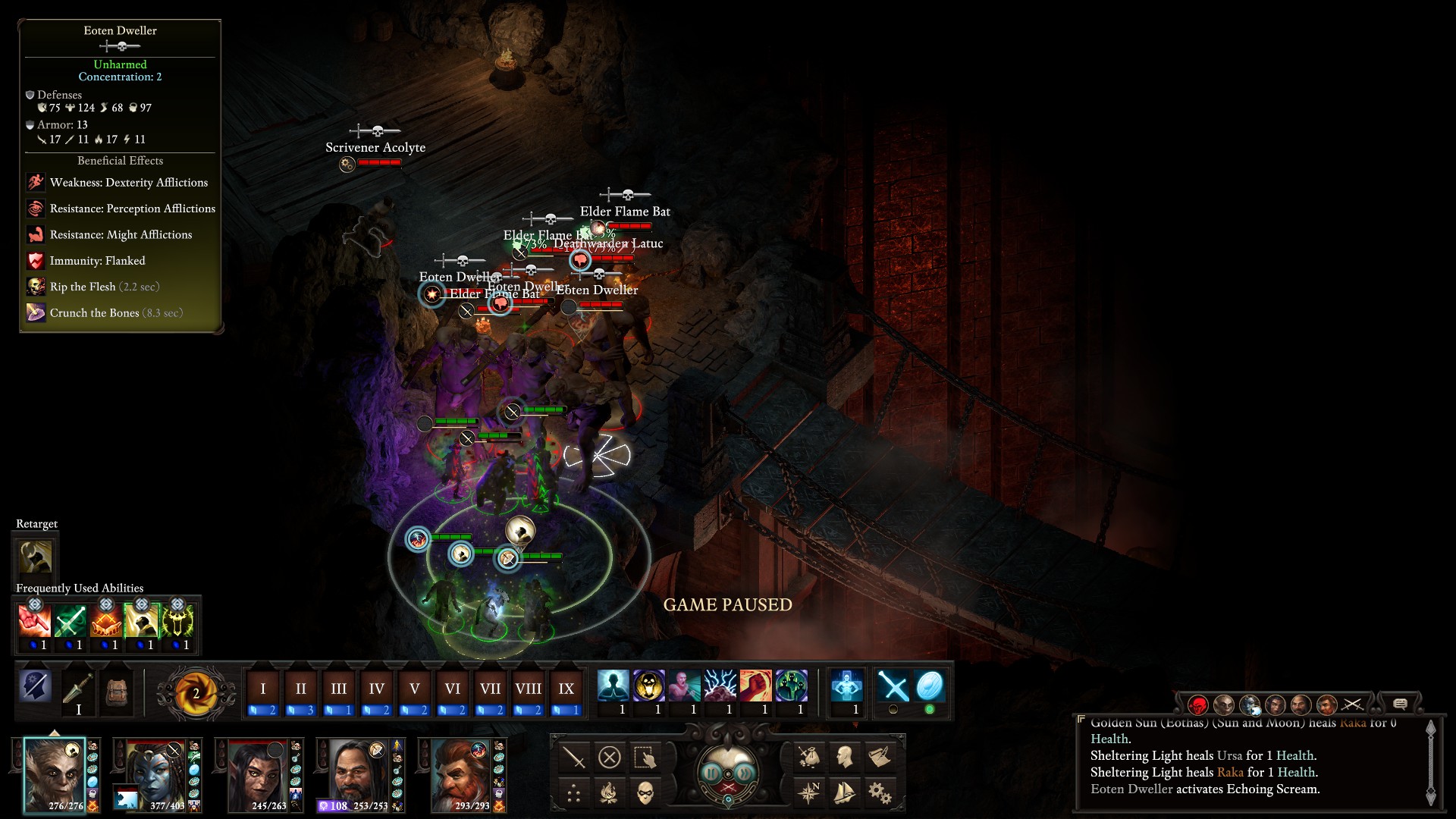
Task: Click the sword attack command button
Action: [x=574, y=757]
